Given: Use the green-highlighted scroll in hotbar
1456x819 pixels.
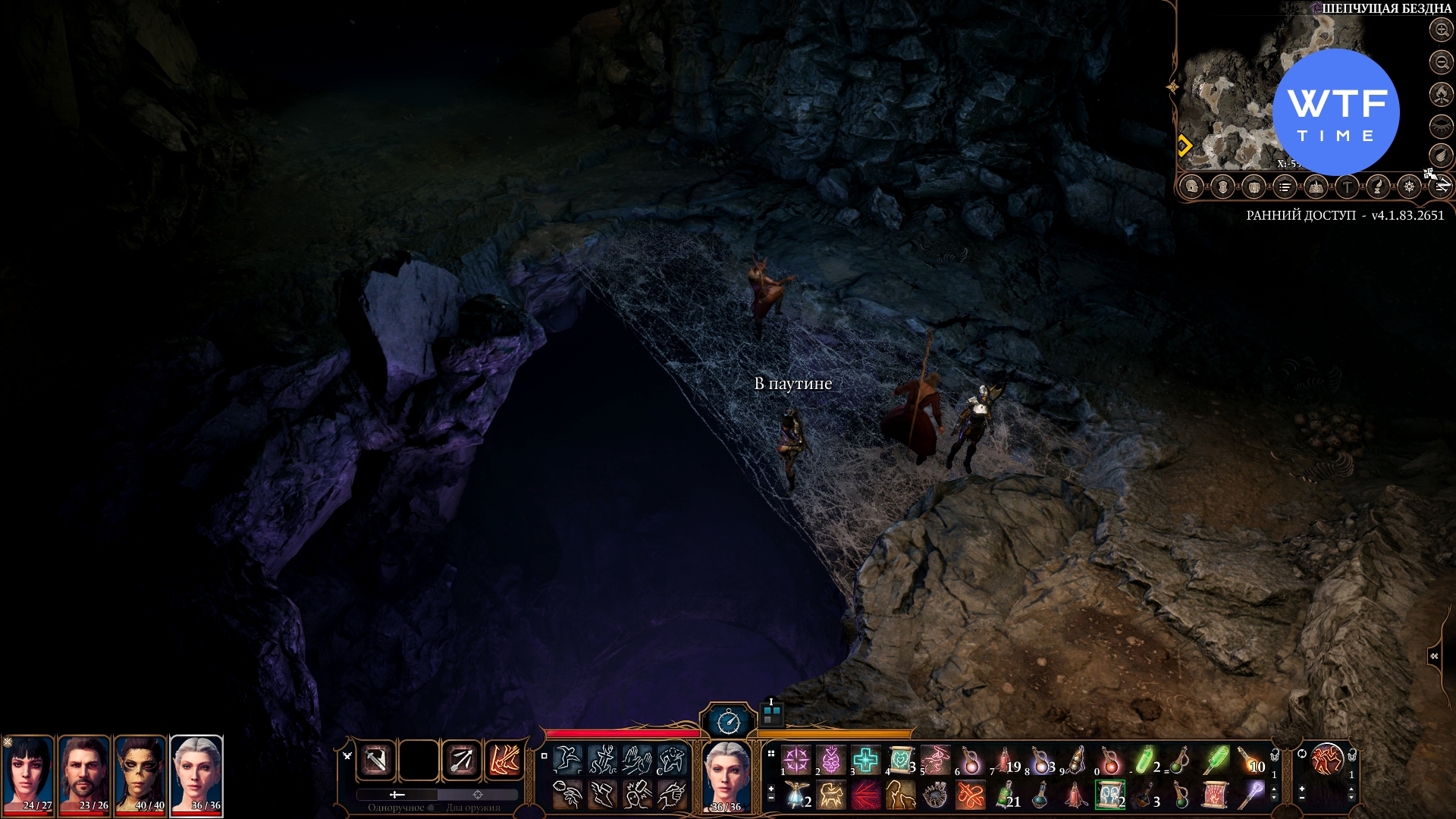Looking at the screenshot, I should coord(1109,795).
